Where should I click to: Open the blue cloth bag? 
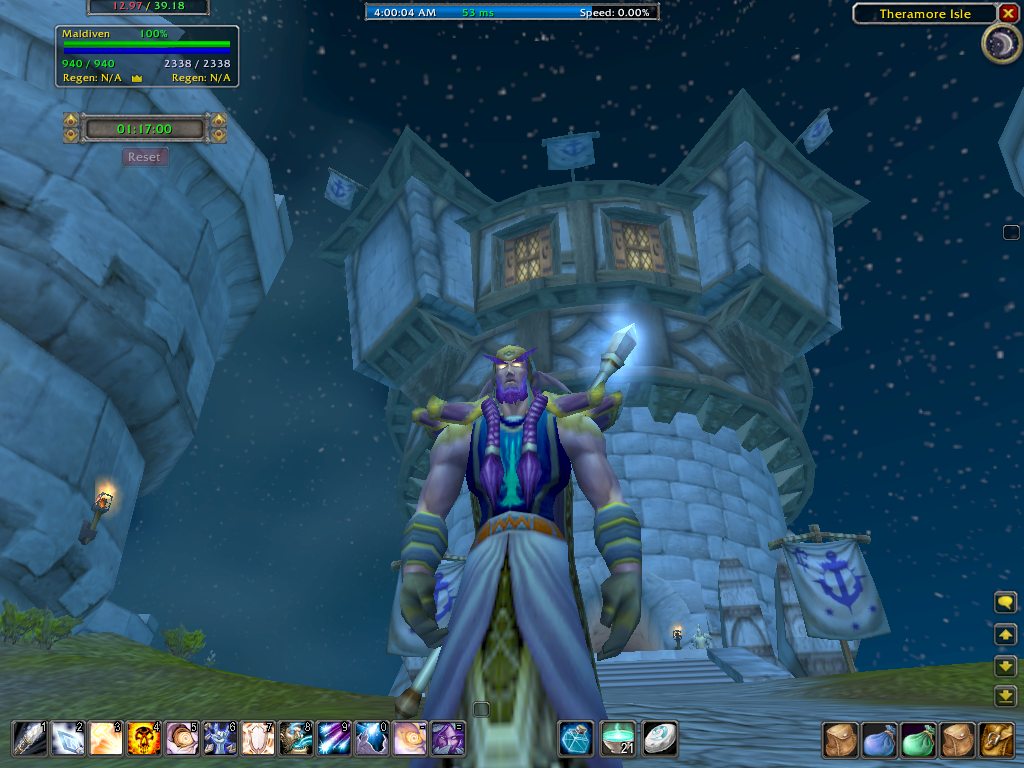879,740
